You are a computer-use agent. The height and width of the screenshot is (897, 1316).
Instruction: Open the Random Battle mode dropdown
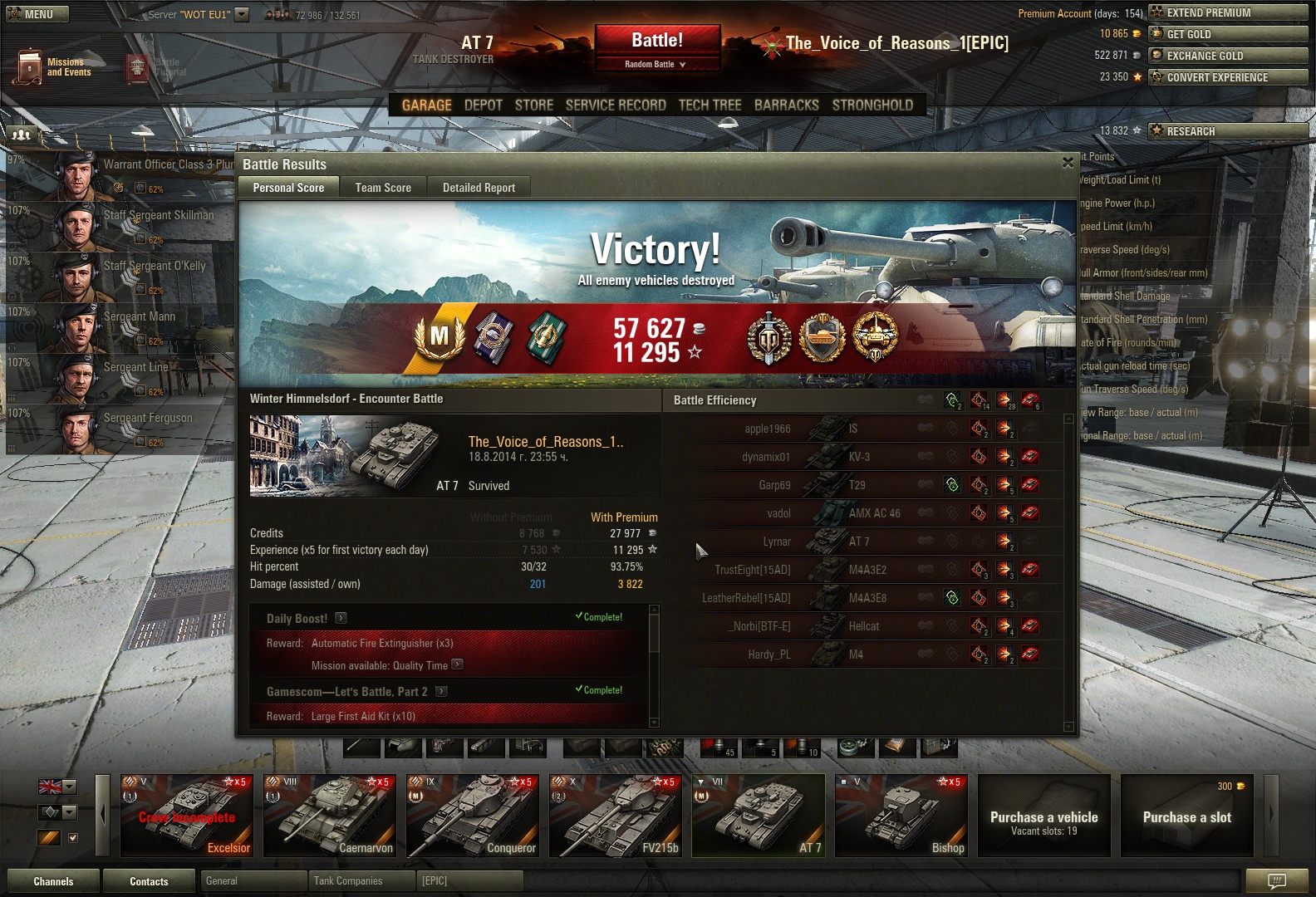[656, 65]
